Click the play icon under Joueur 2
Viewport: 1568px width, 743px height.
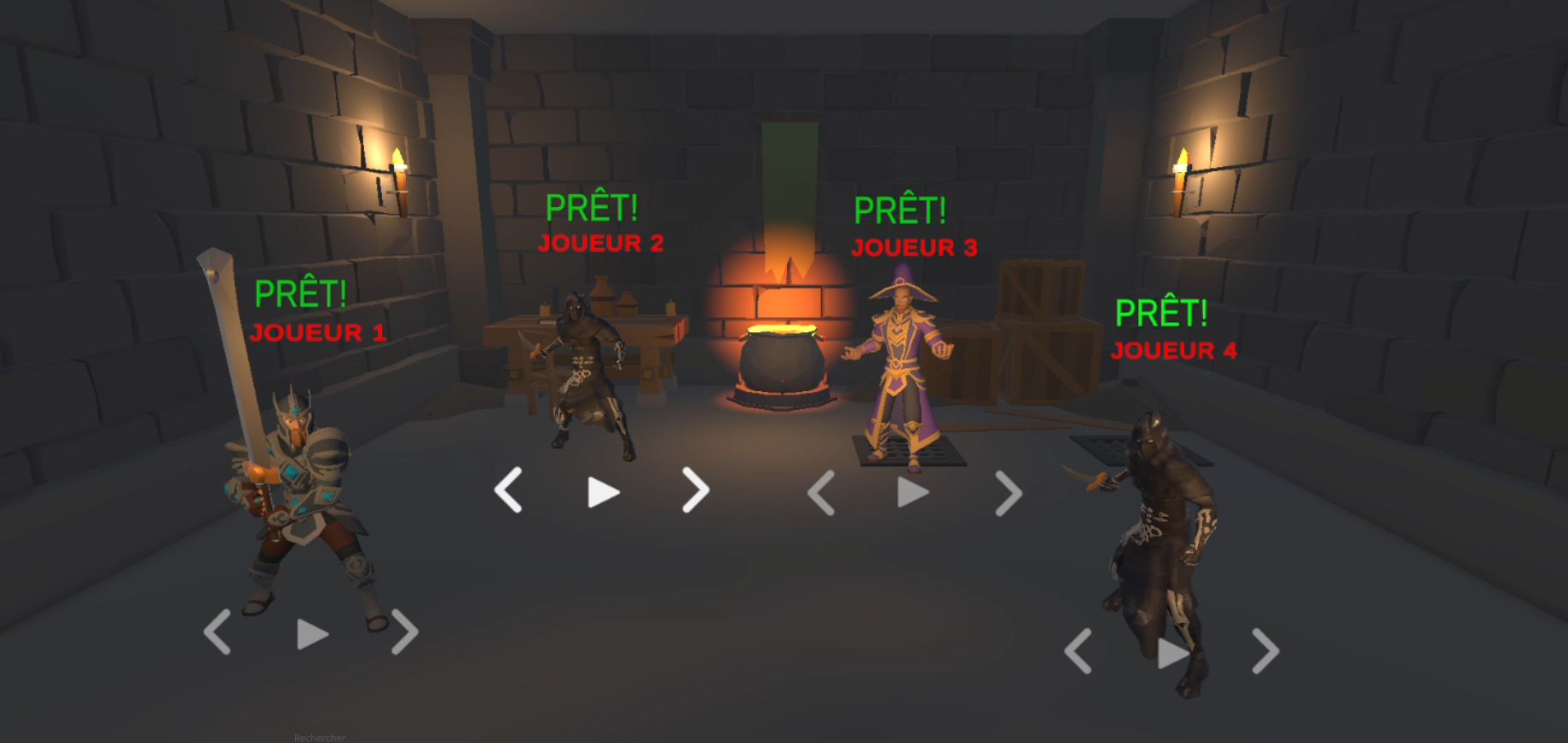click(x=603, y=491)
